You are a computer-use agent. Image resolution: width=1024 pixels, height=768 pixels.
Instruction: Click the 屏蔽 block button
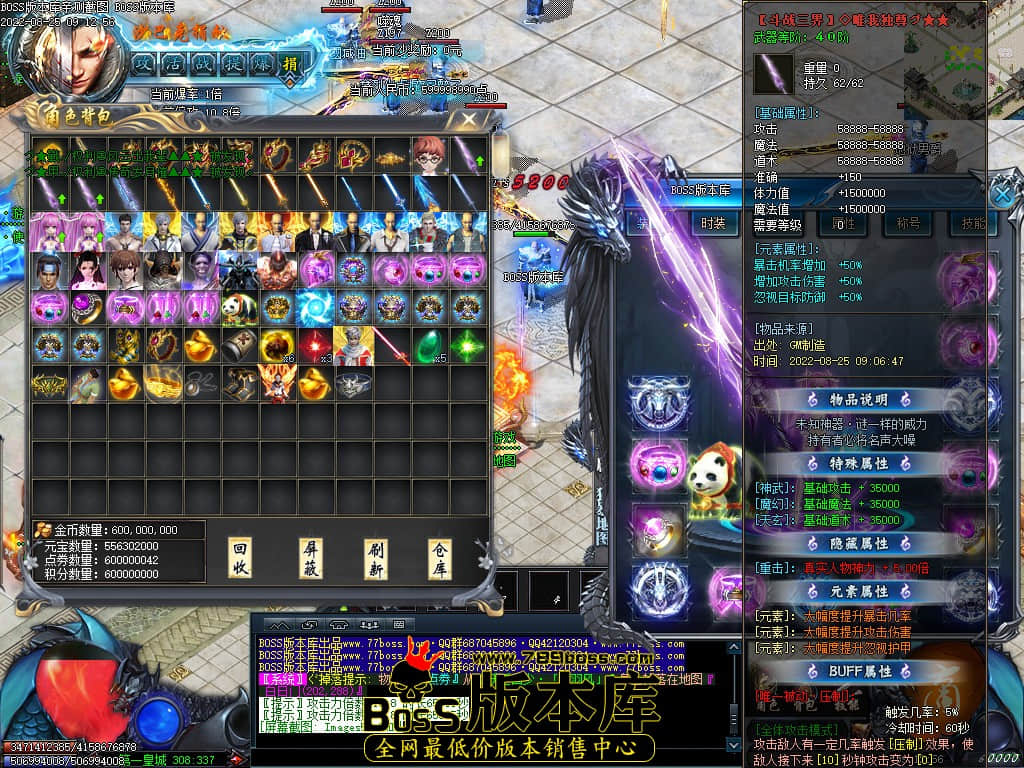[x=311, y=558]
